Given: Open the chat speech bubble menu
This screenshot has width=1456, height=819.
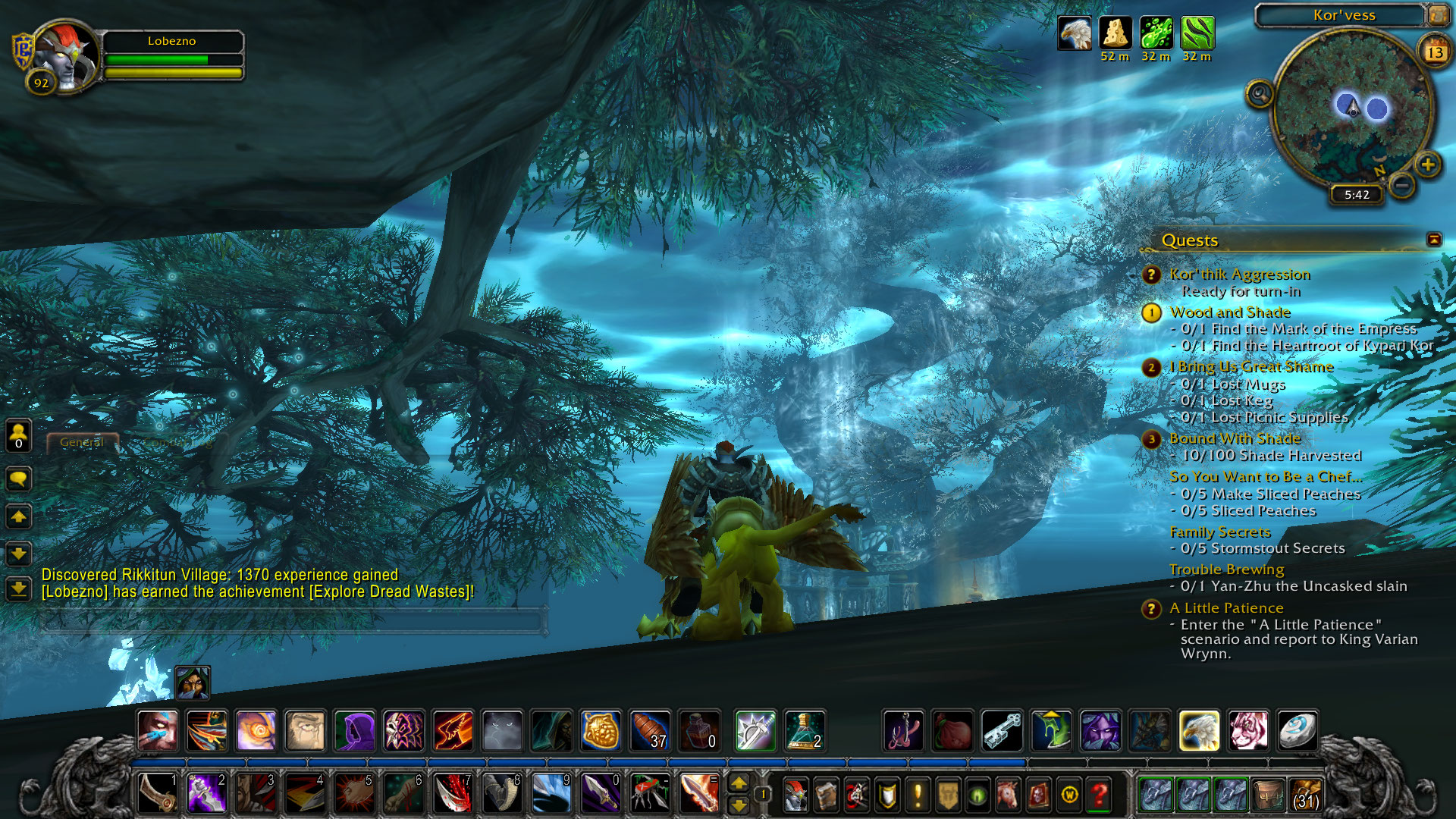Looking at the screenshot, I should click(x=18, y=479).
